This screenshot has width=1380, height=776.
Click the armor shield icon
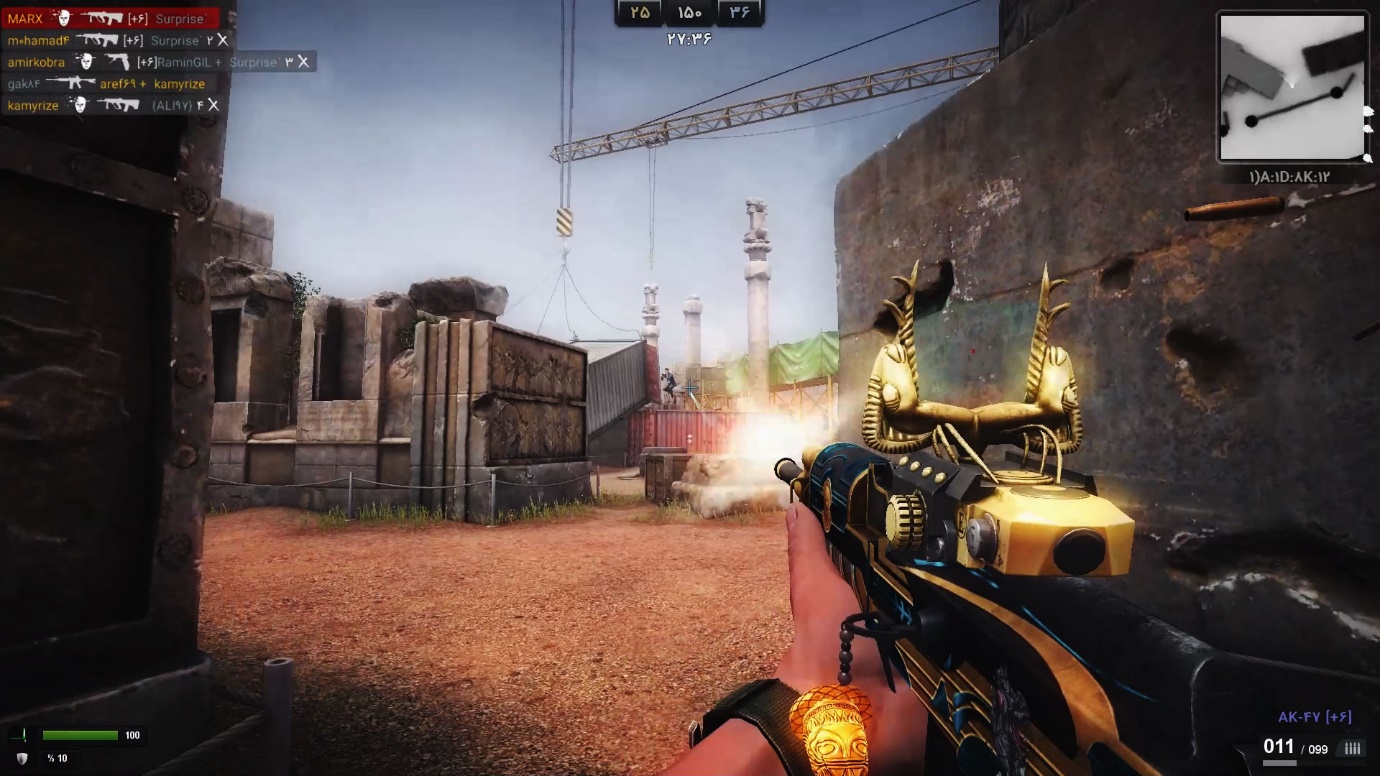click(x=22, y=759)
